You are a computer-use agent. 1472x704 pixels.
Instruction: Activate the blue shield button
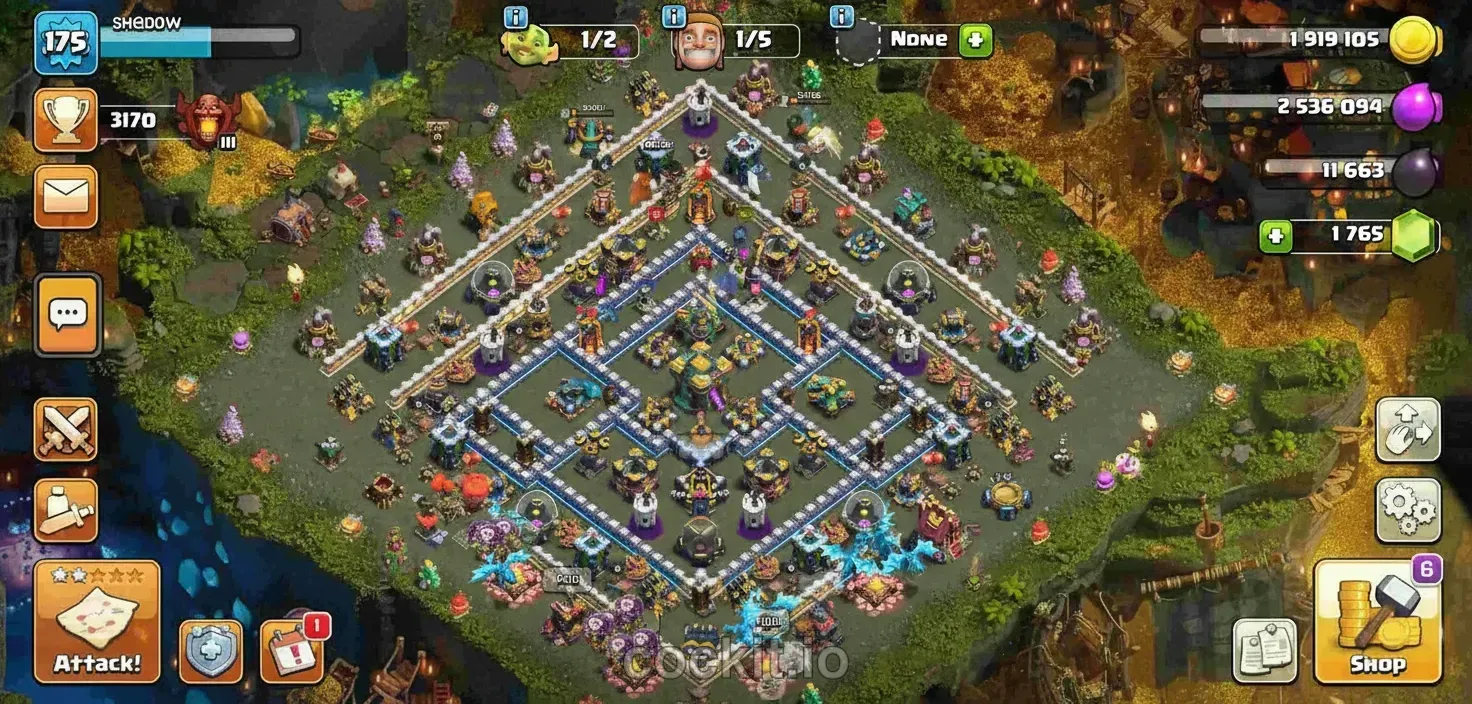point(211,651)
